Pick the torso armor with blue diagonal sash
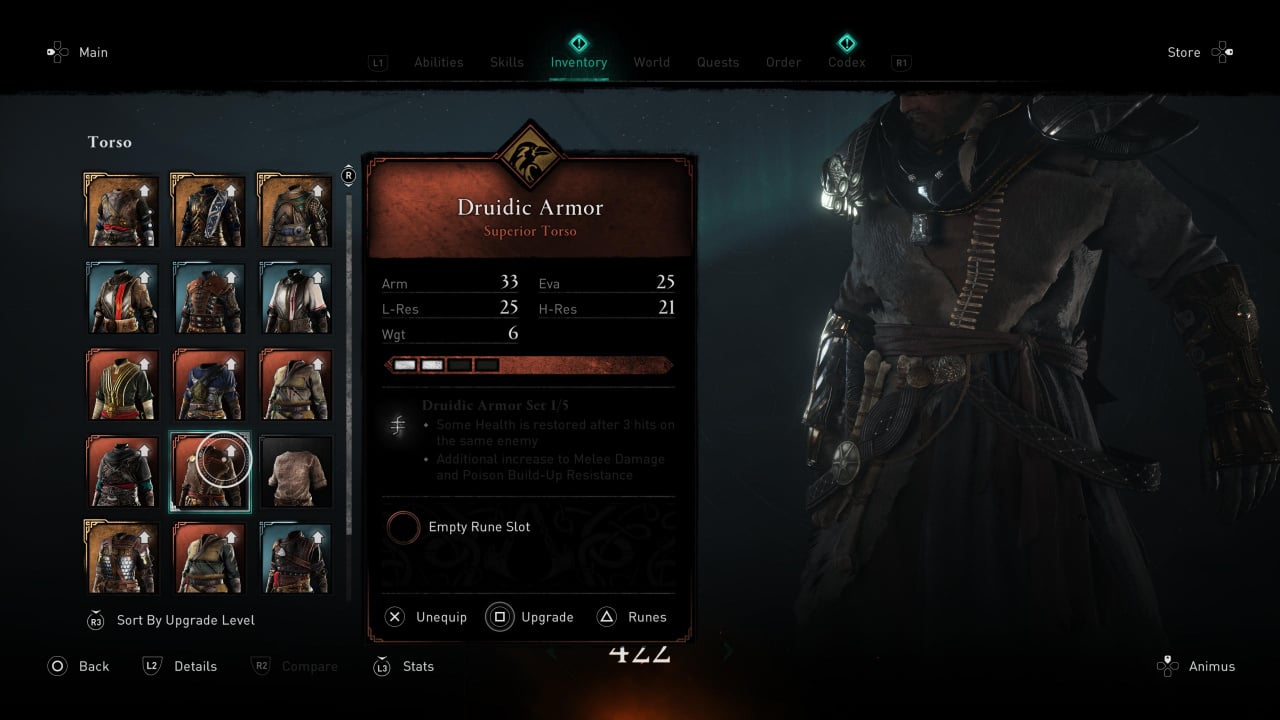1280x720 pixels. pyautogui.click(x=209, y=211)
